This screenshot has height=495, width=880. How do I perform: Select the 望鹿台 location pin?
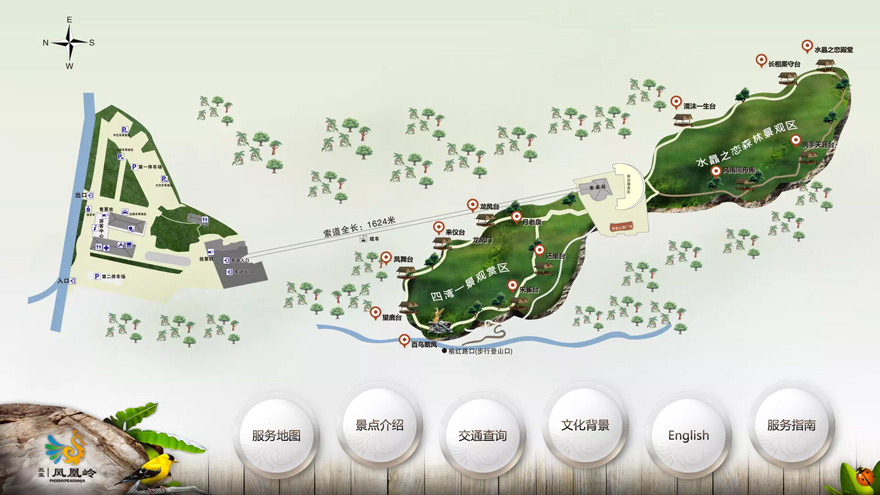pyautogui.click(x=376, y=311)
